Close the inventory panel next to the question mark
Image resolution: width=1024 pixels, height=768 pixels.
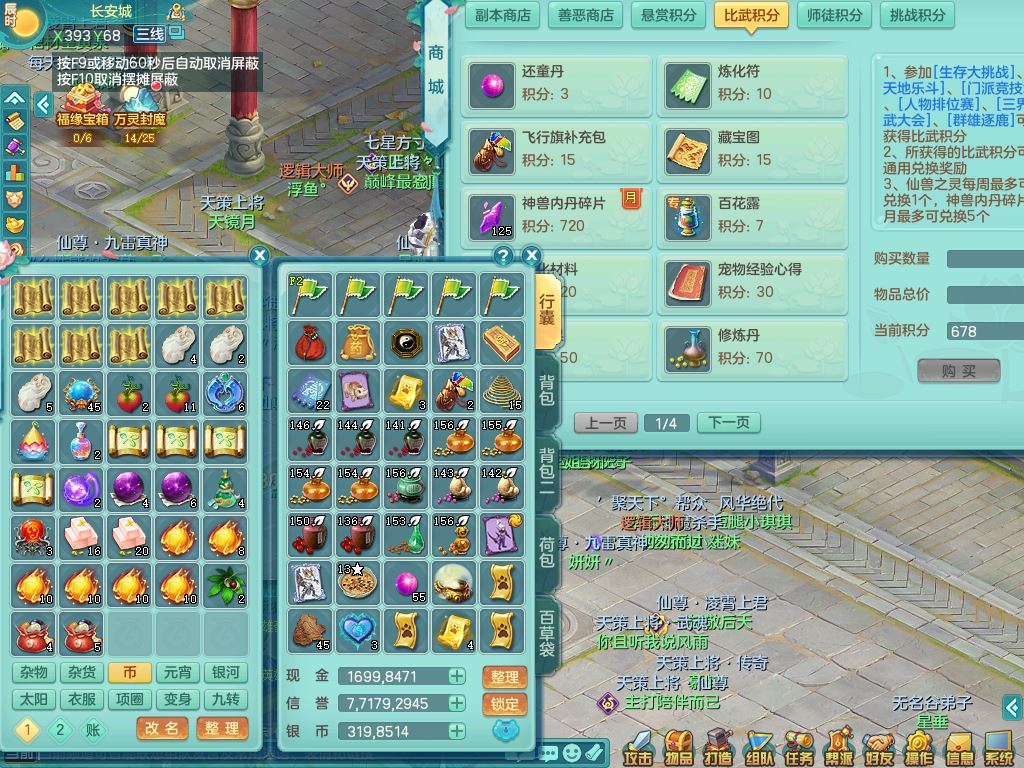click(532, 256)
